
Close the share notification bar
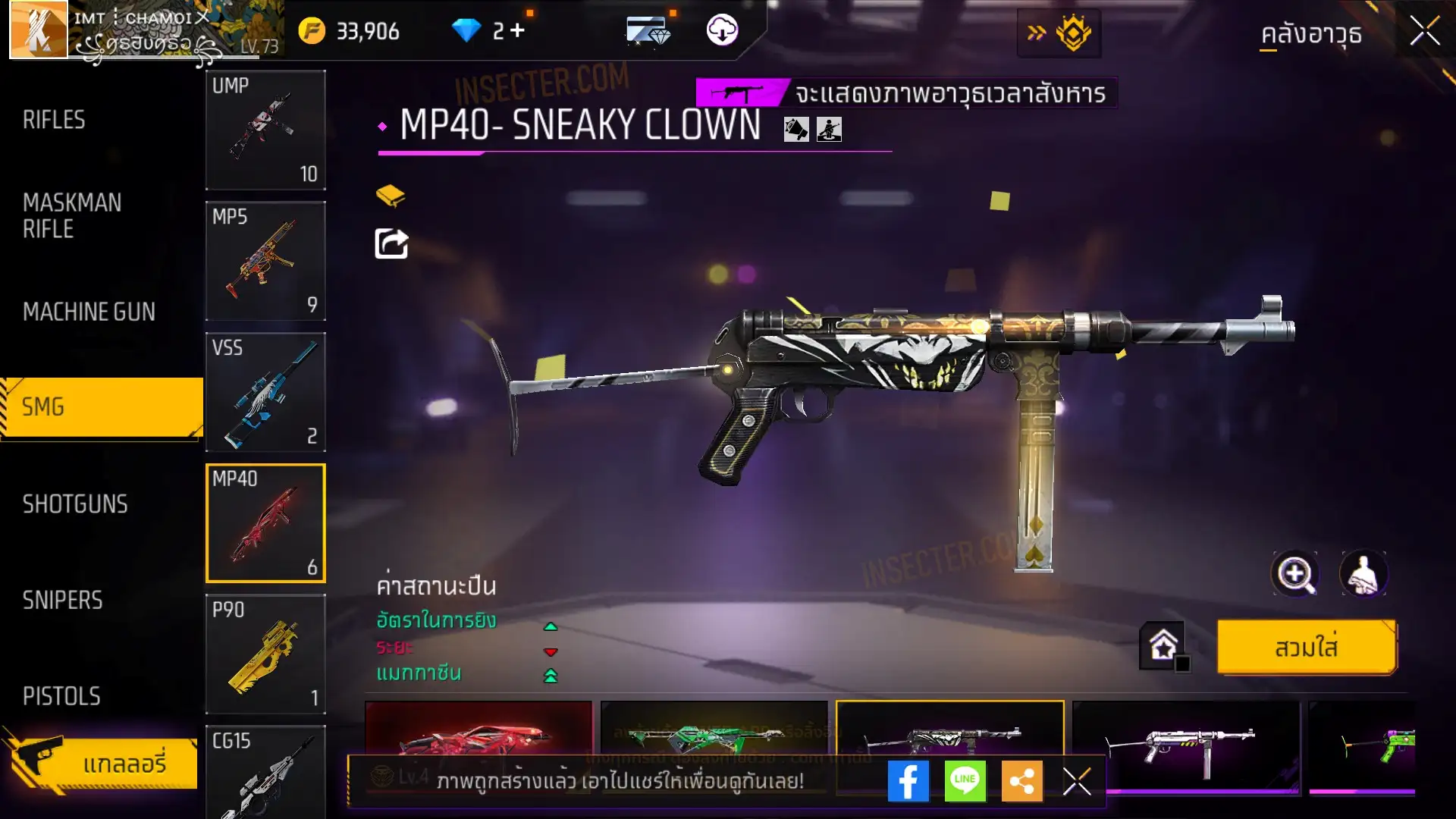(x=1076, y=781)
